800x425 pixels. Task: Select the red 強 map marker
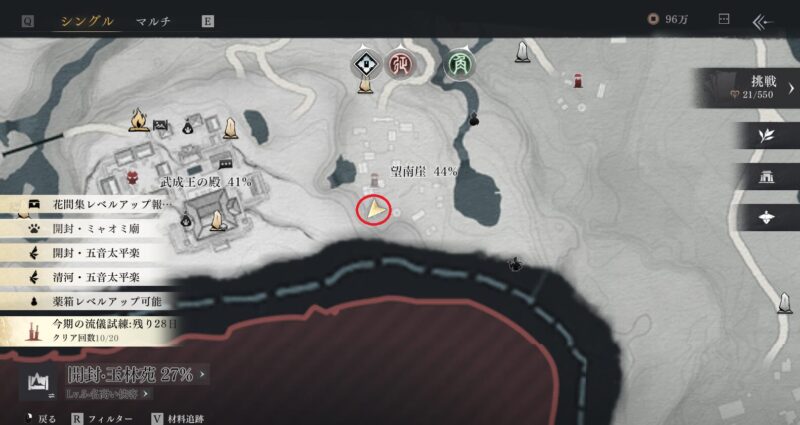pyautogui.click(x=403, y=63)
